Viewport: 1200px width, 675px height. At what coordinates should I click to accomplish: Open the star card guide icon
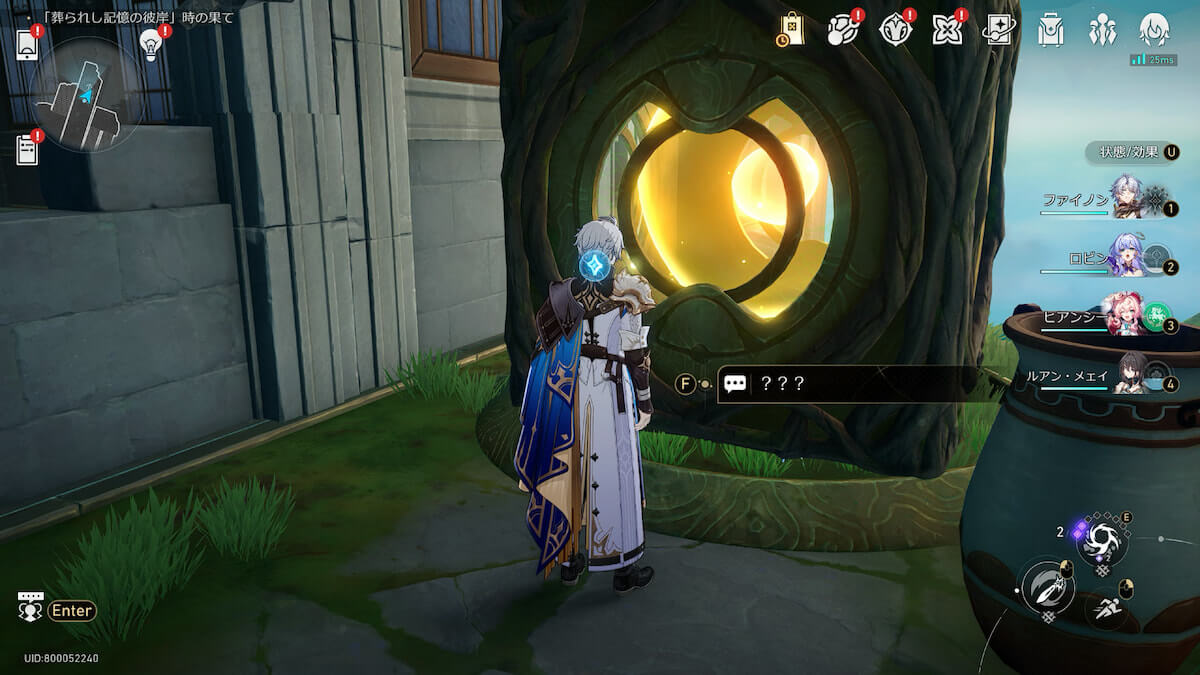(998, 30)
